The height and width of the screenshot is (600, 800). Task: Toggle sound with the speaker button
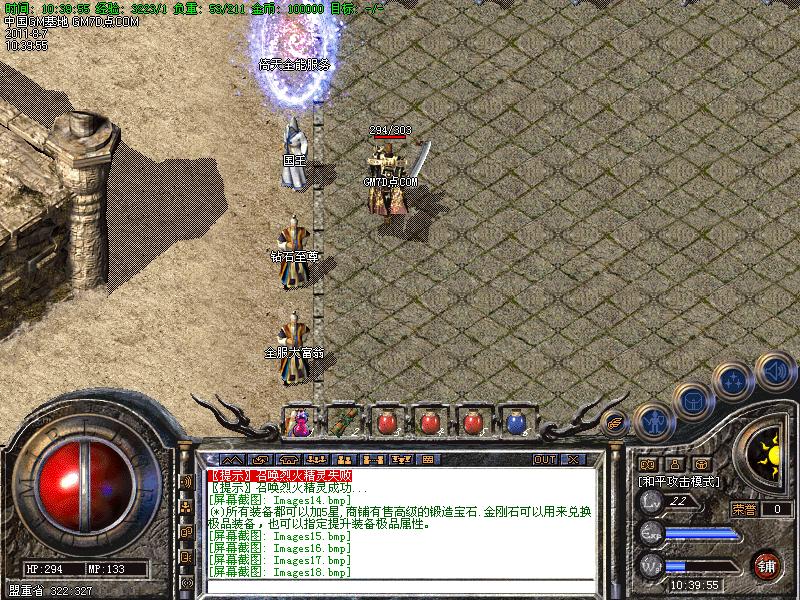[774, 369]
